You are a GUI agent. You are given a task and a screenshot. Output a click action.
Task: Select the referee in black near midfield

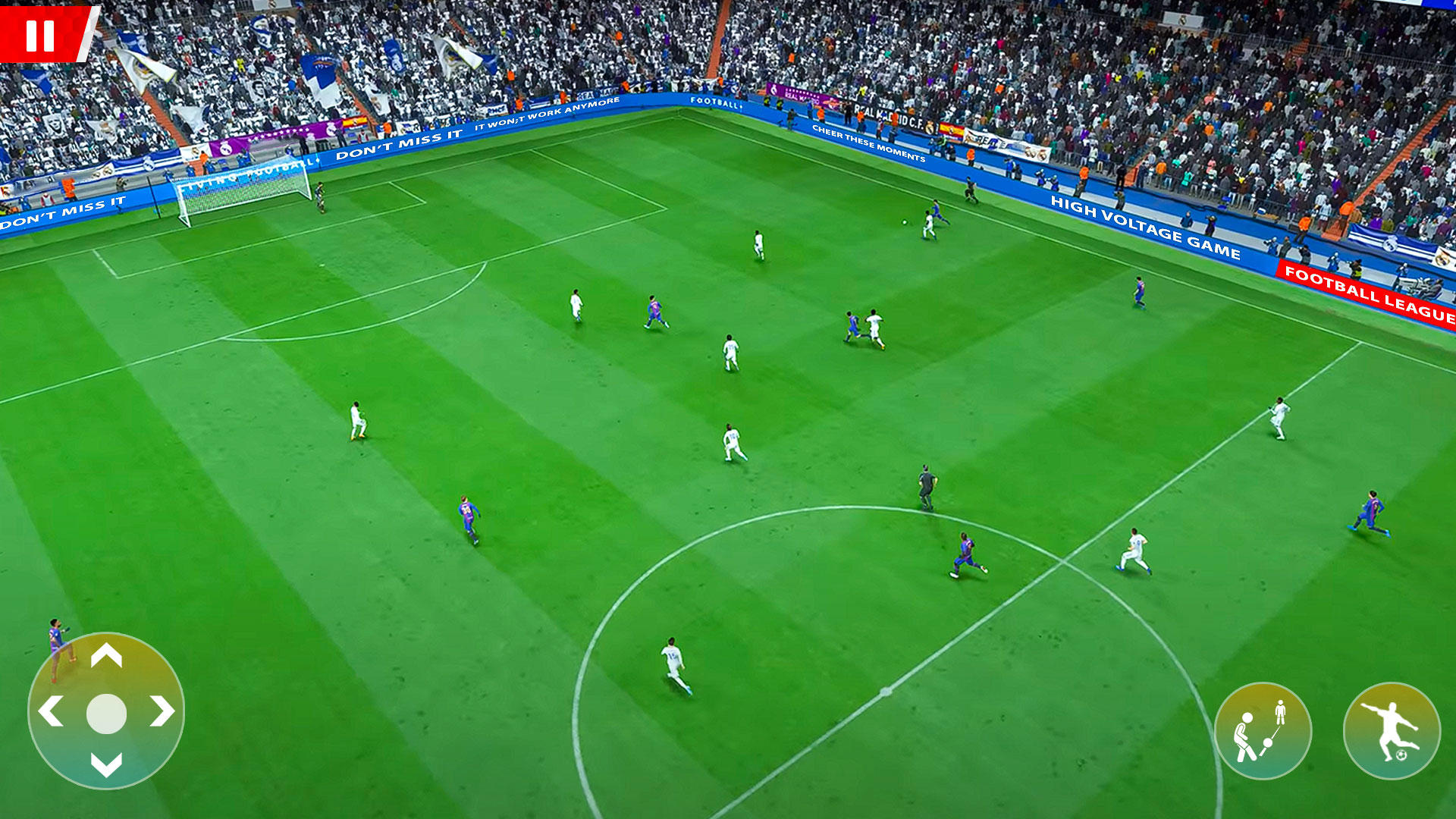(x=927, y=485)
